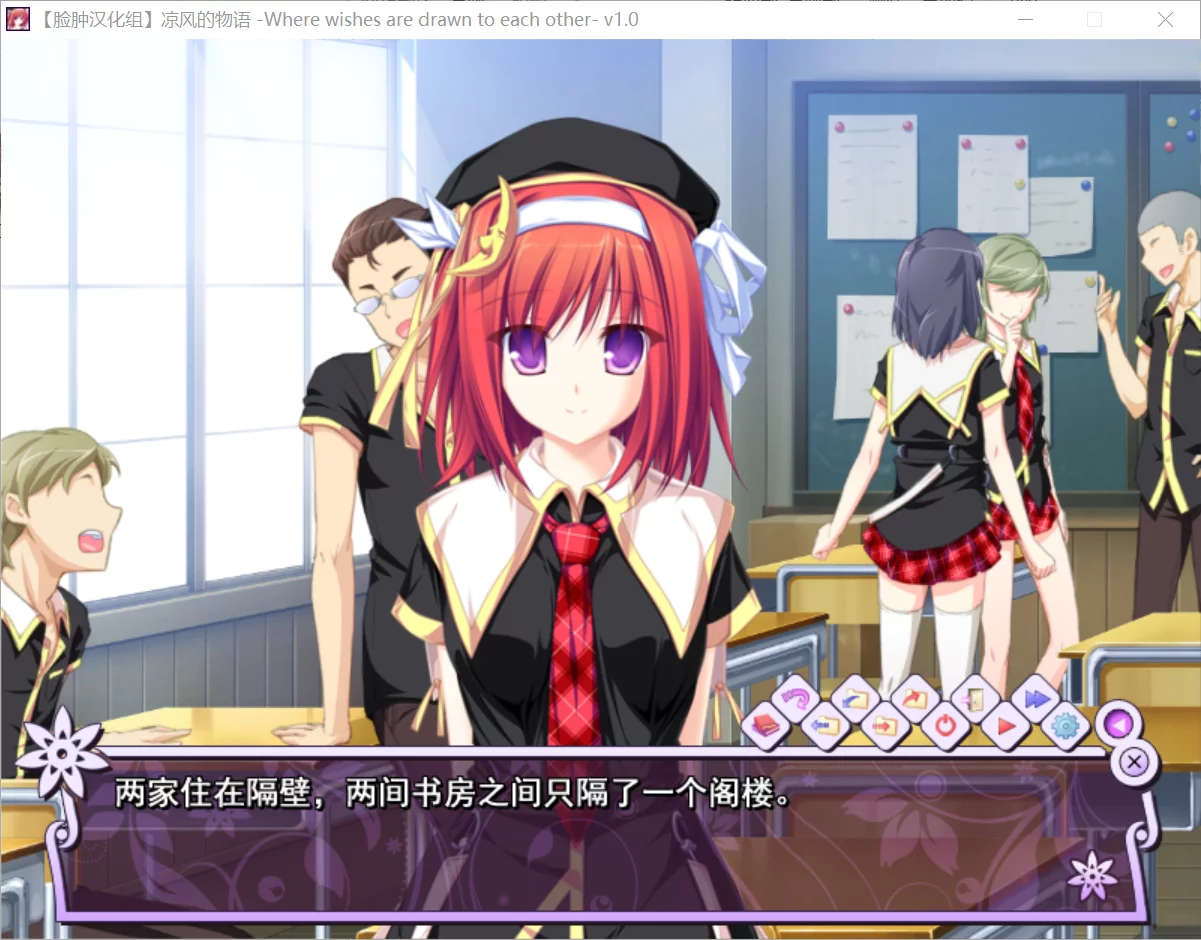This screenshot has width=1201, height=940.
Task: Minimize the game window
Action: click(1025, 20)
